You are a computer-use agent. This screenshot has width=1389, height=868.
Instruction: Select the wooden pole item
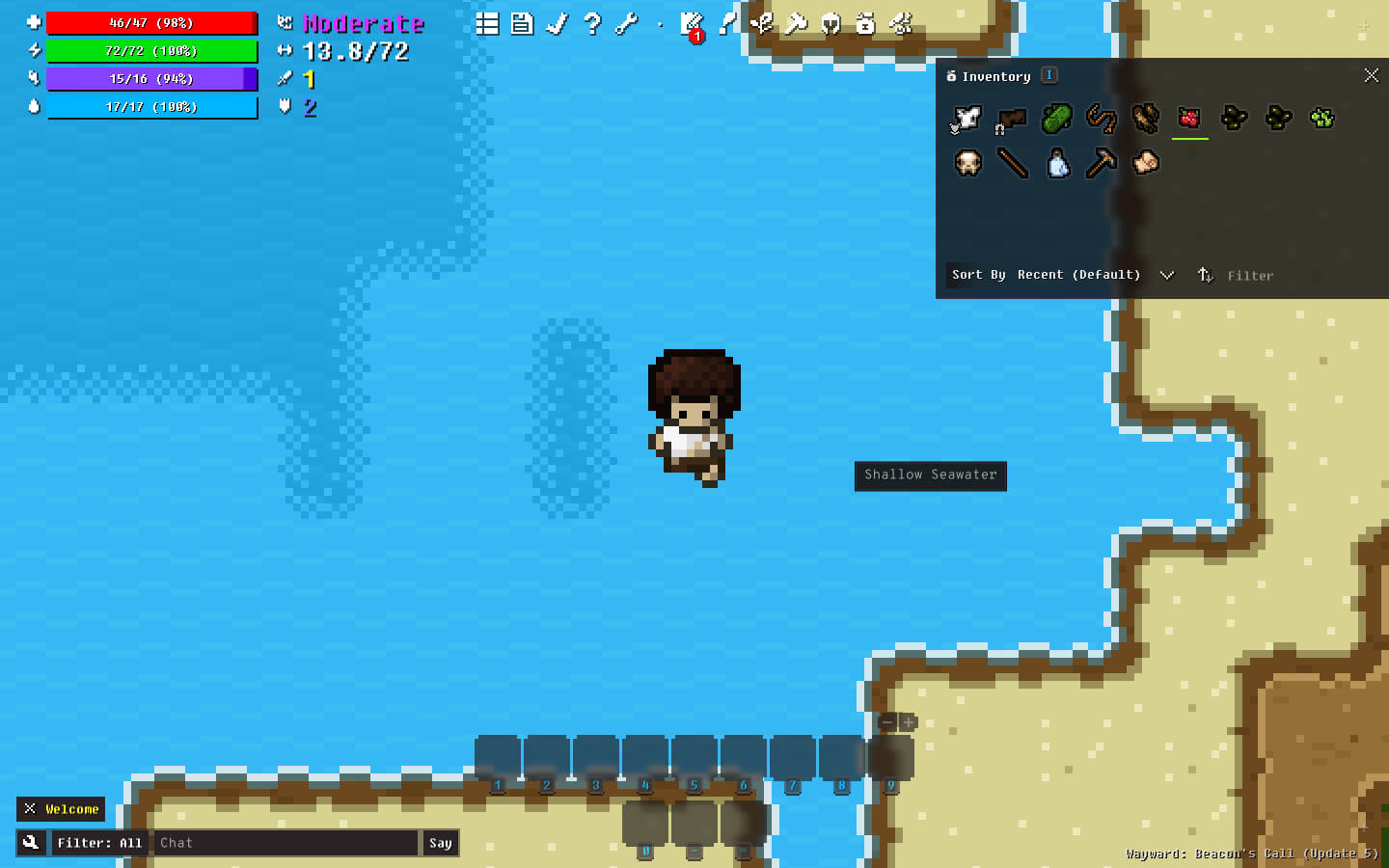pos(1012,163)
